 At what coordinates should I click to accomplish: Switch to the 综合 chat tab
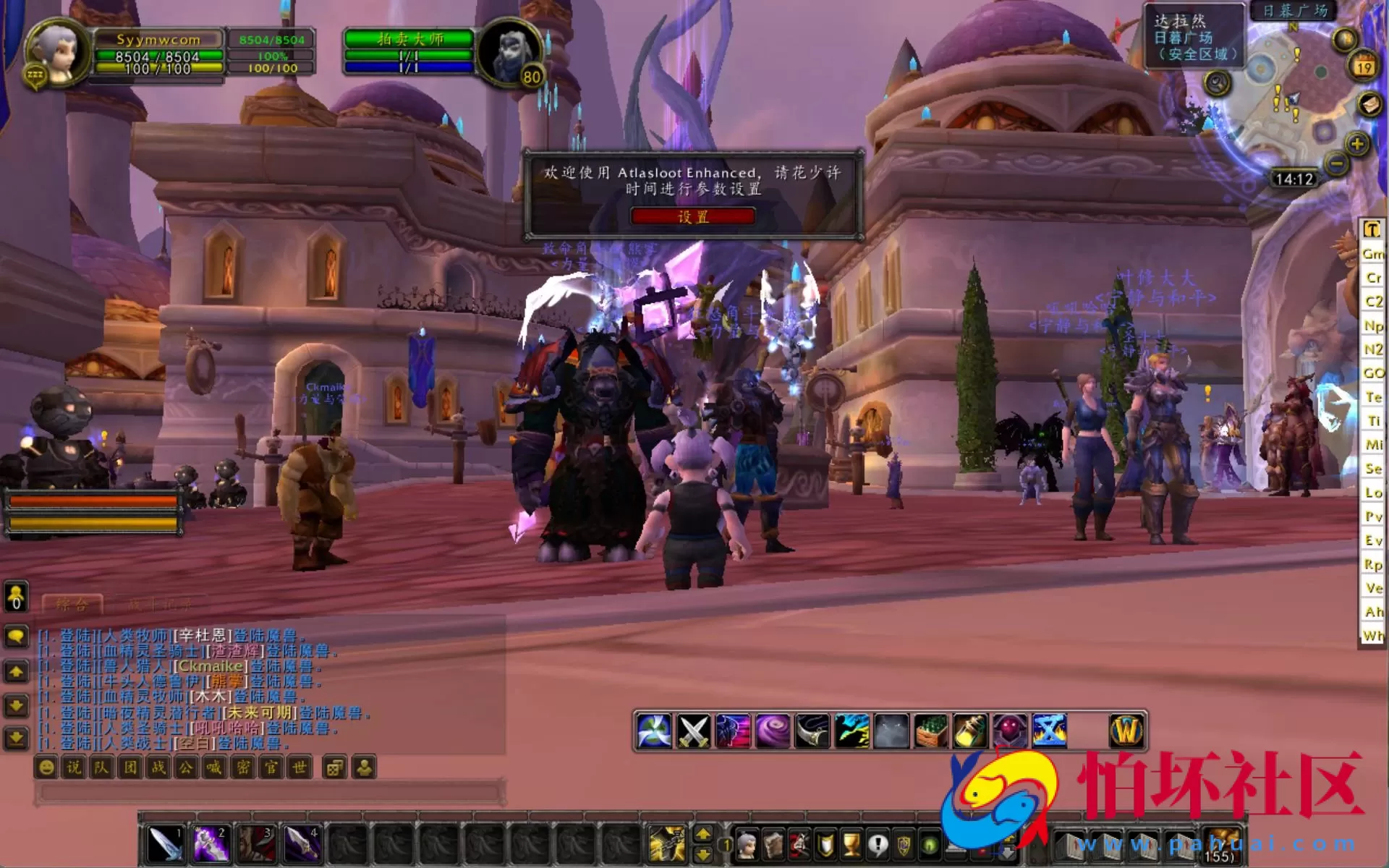[x=72, y=604]
